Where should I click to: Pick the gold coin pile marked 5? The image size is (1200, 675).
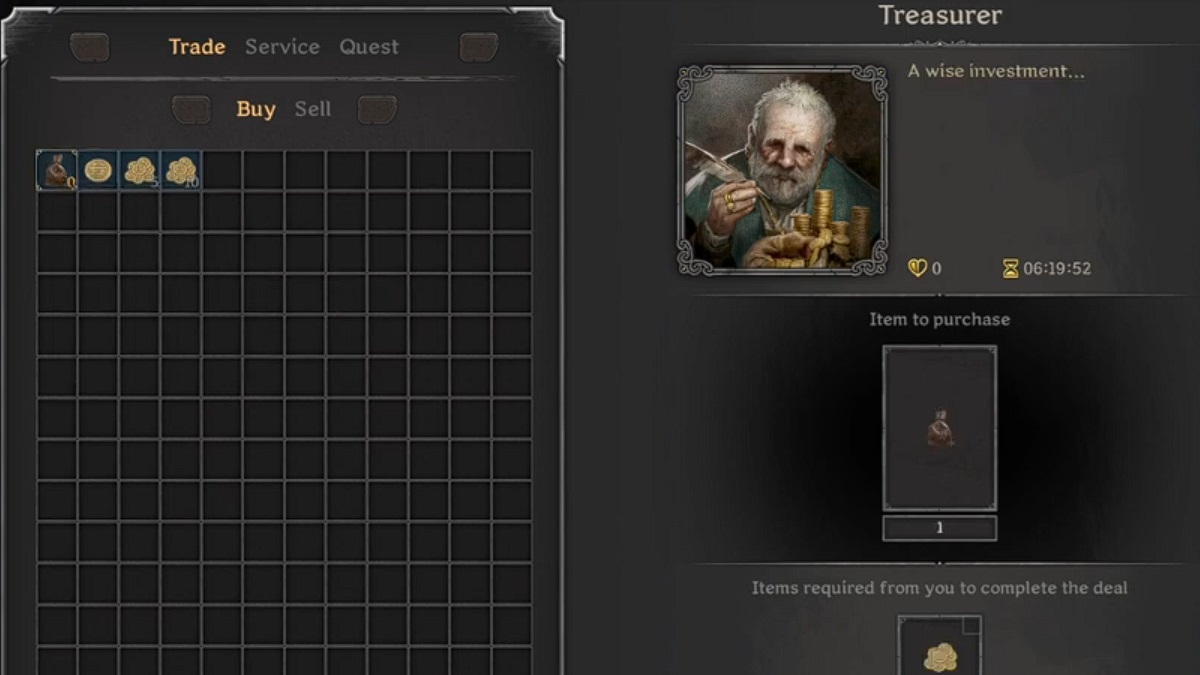pyautogui.click(x=139, y=171)
